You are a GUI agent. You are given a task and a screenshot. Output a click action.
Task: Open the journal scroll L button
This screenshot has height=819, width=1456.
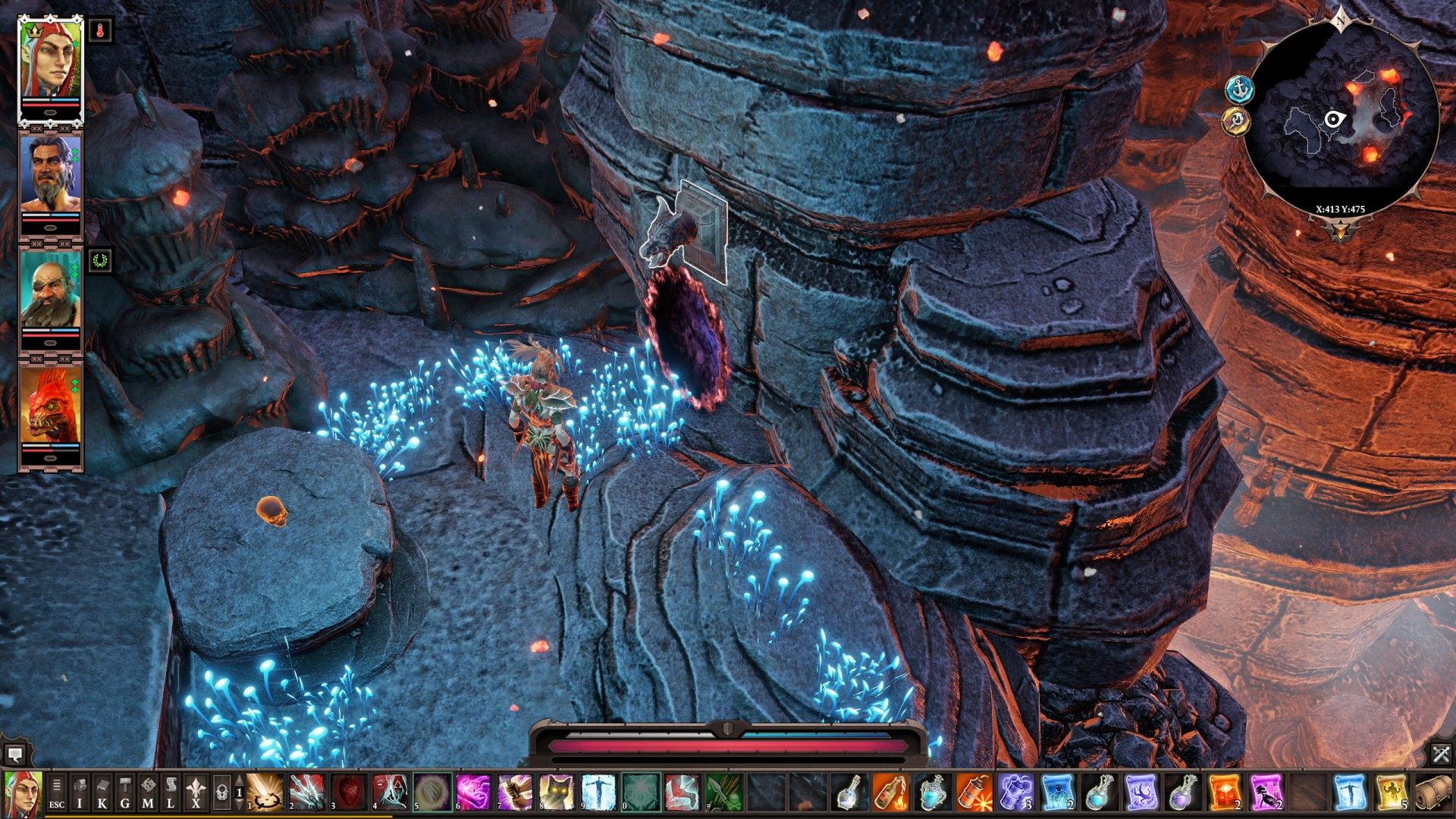pos(171,792)
